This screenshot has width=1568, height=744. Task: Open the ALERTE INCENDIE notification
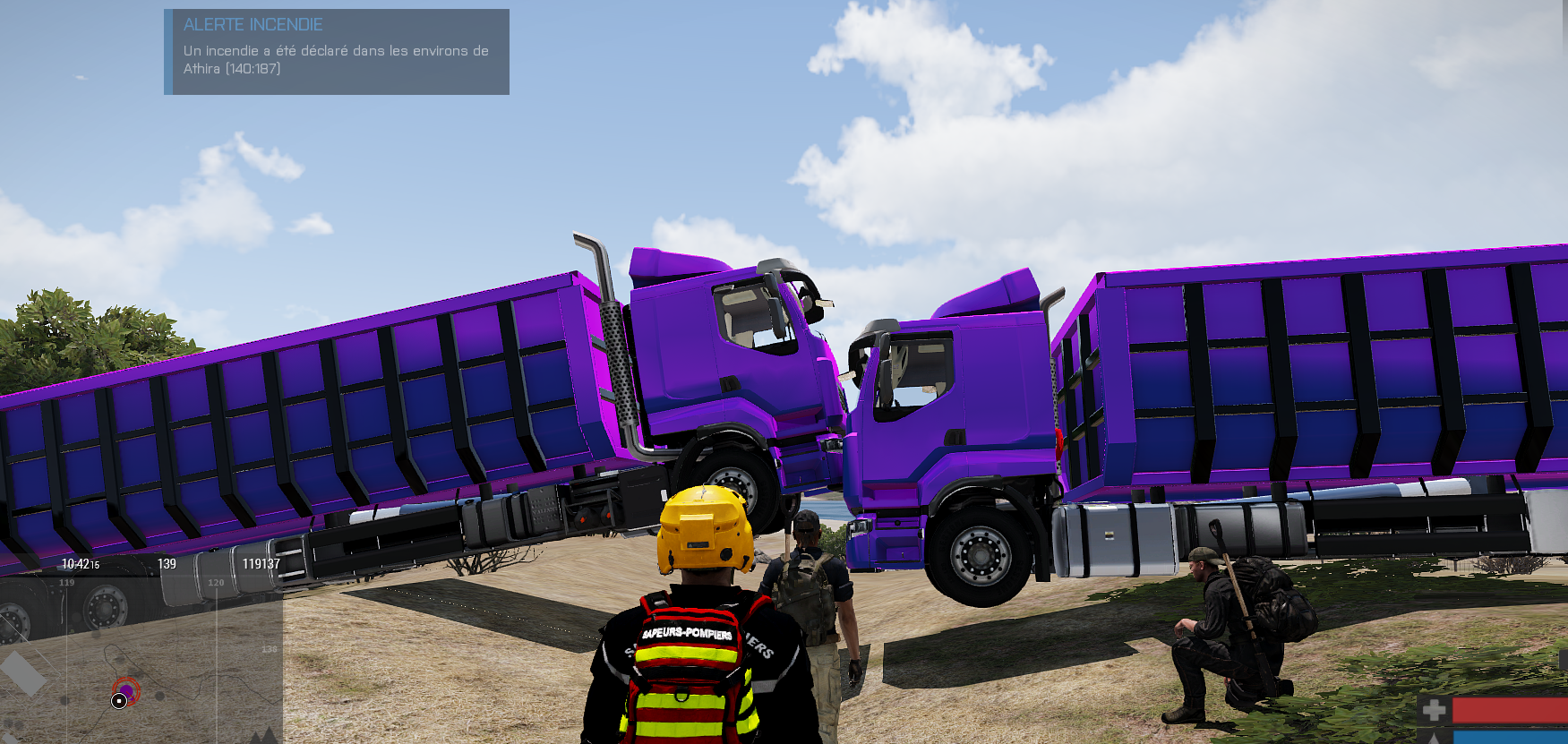(x=337, y=51)
